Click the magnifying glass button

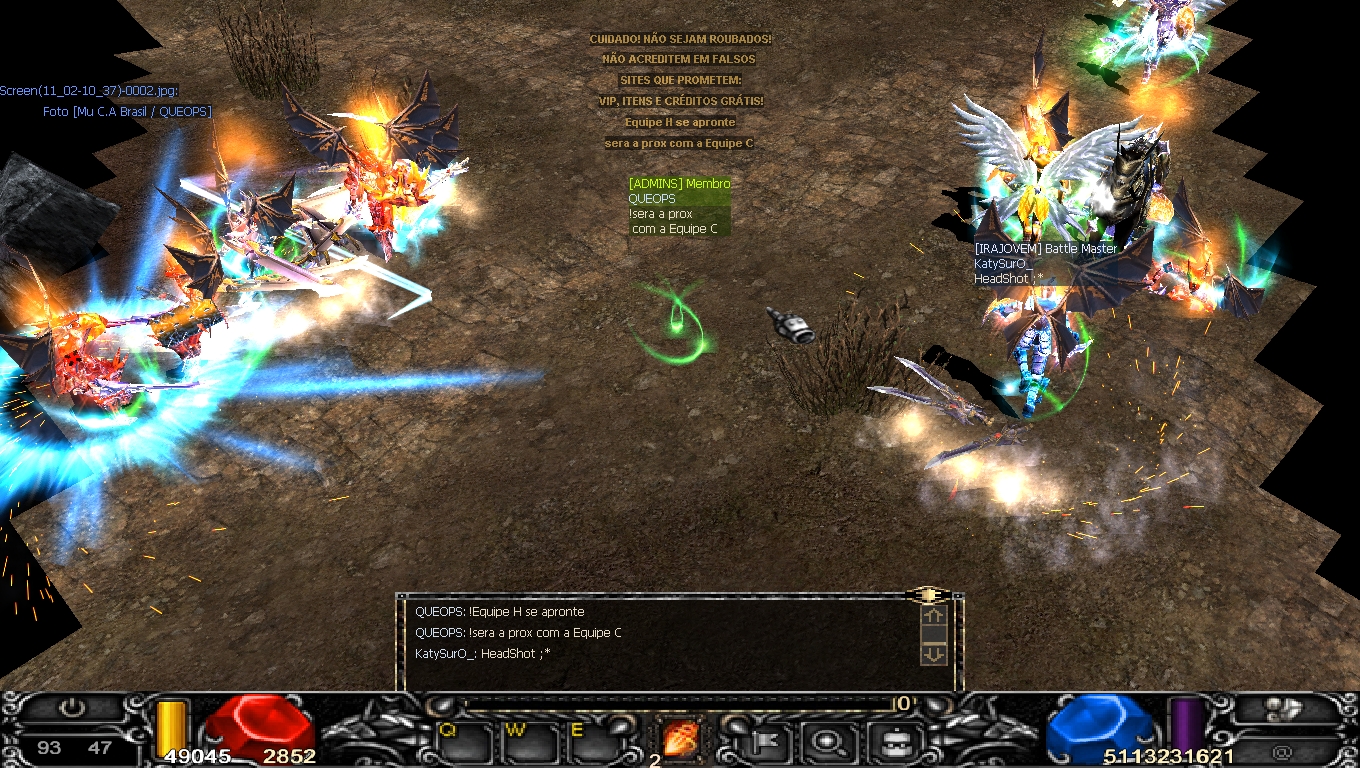point(828,742)
